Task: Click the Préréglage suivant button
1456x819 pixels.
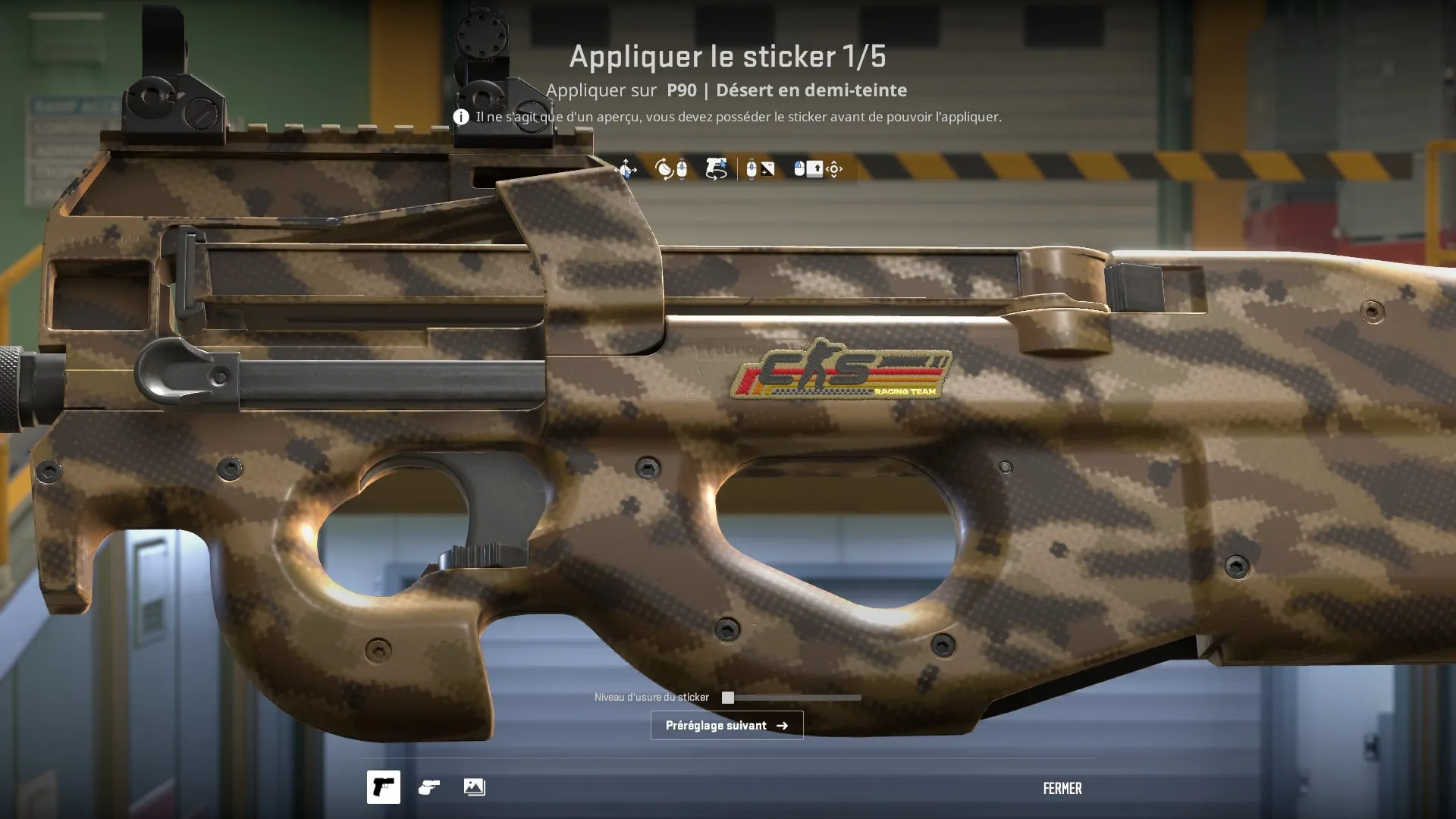Action: [726, 726]
